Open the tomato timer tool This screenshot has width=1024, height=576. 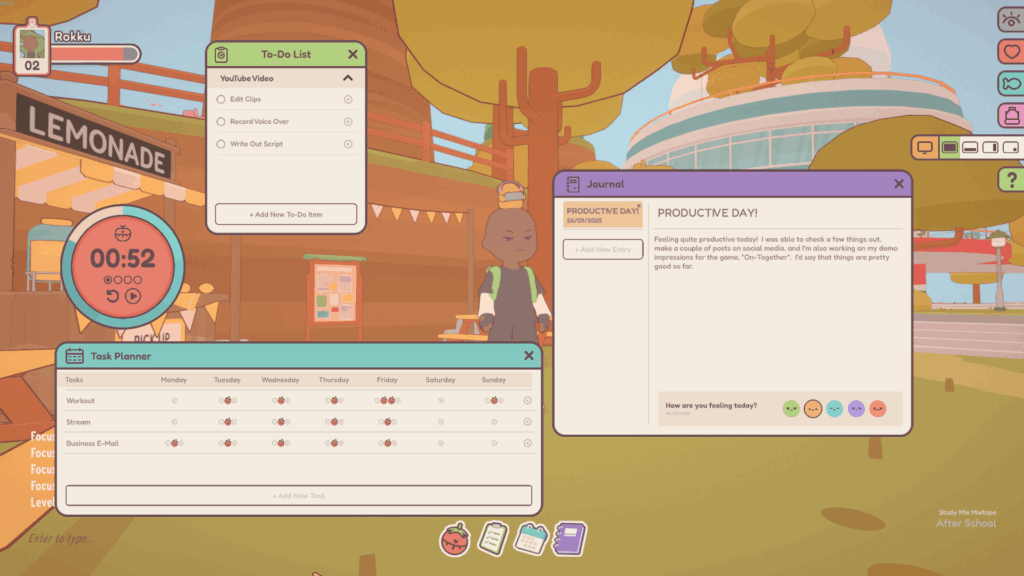455,539
